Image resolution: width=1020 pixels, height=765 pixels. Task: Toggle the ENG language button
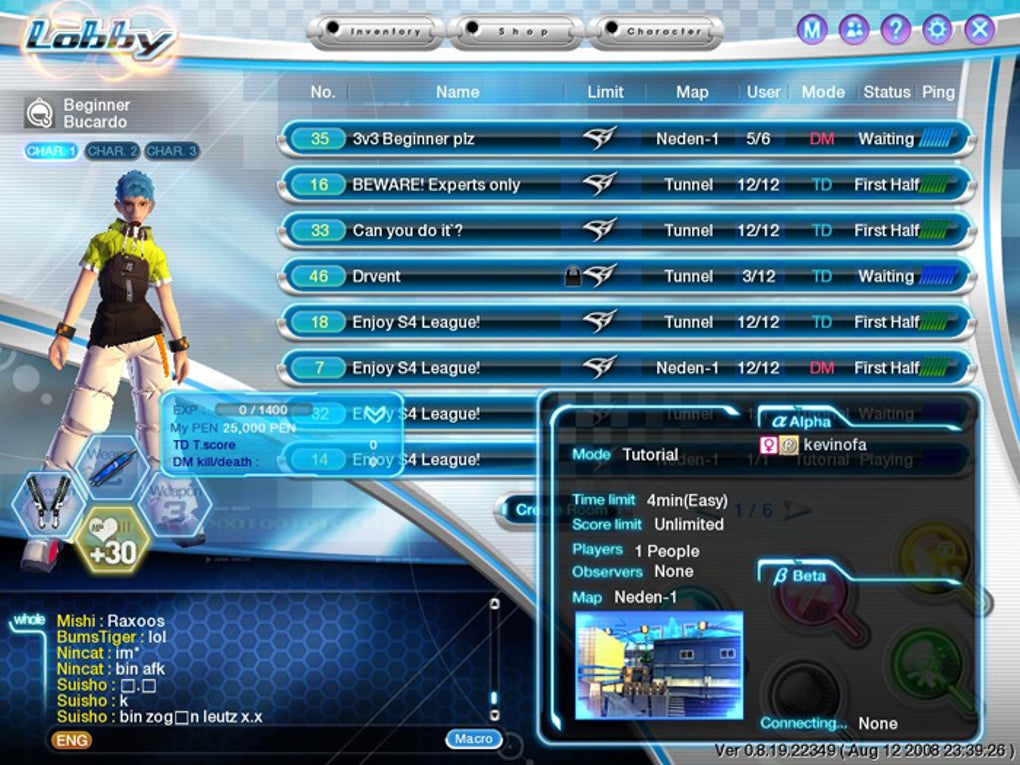point(71,740)
